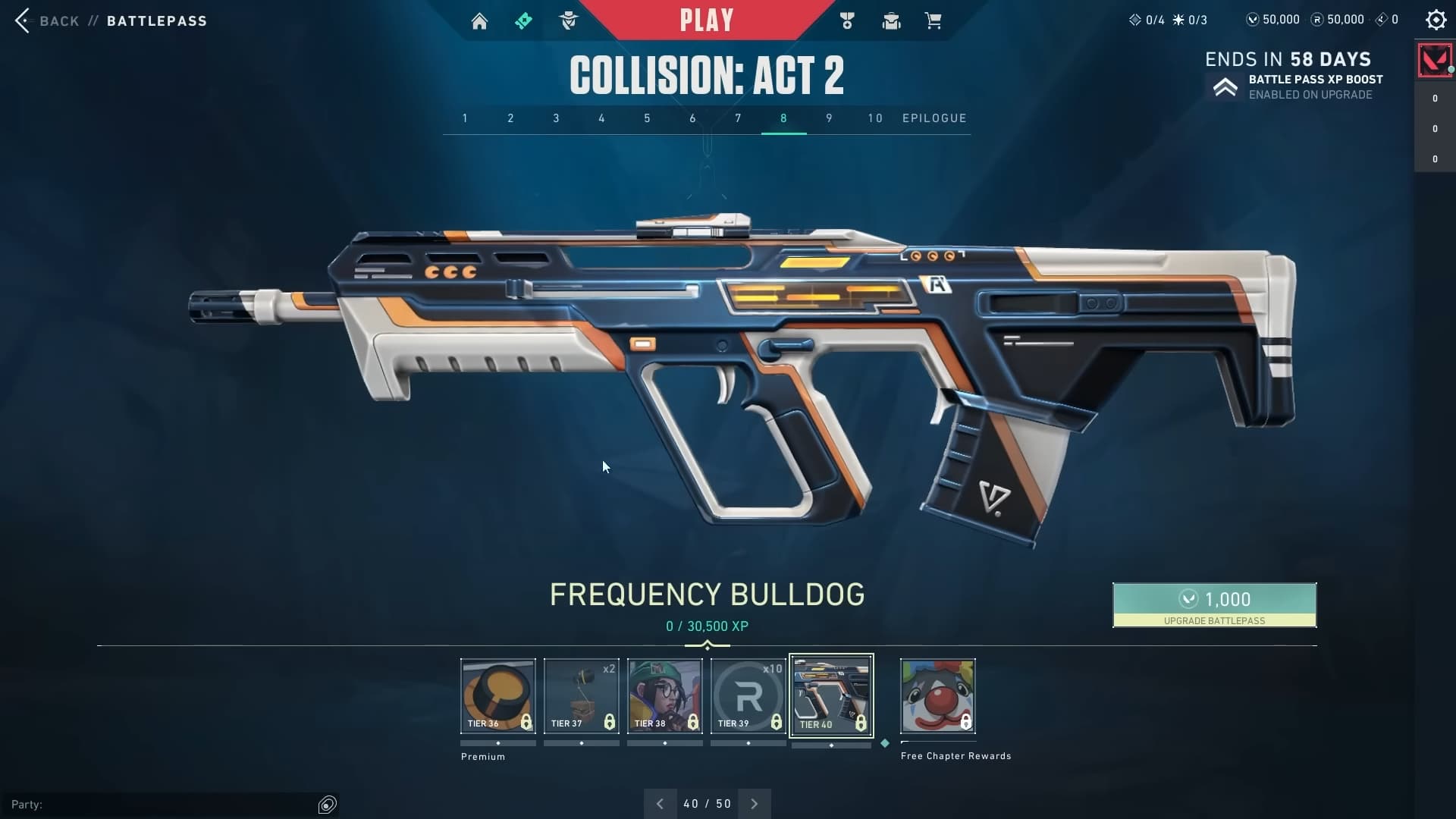This screenshot has width=1456, height=819.
Task: Select the clown Free Chapter Reward
Action: click(x=937, y=694)
